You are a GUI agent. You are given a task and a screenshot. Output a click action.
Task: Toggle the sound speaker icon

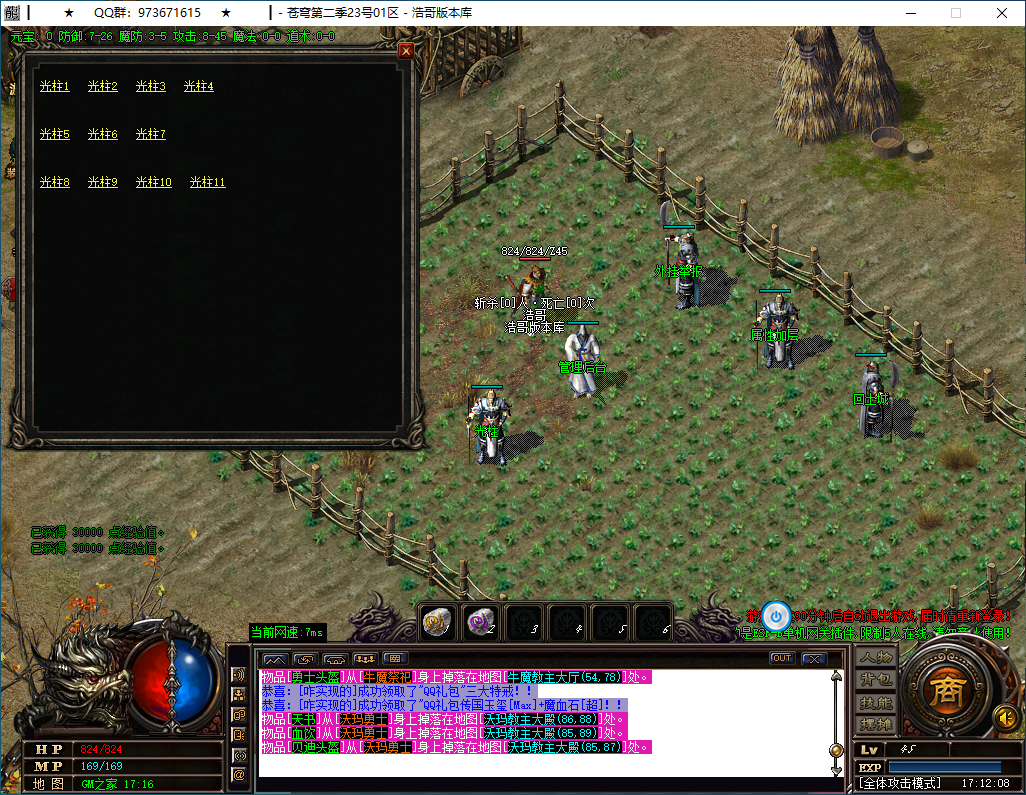coord(1005,717)
